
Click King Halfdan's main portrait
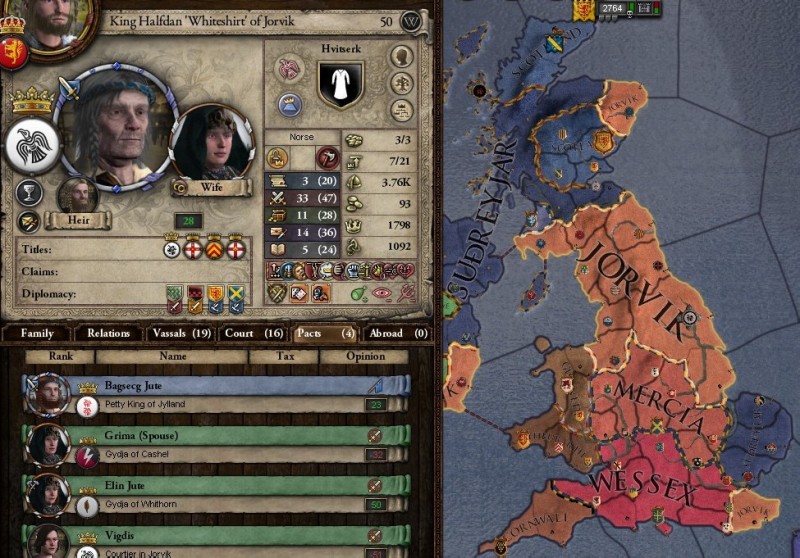[x=109, y=128]
